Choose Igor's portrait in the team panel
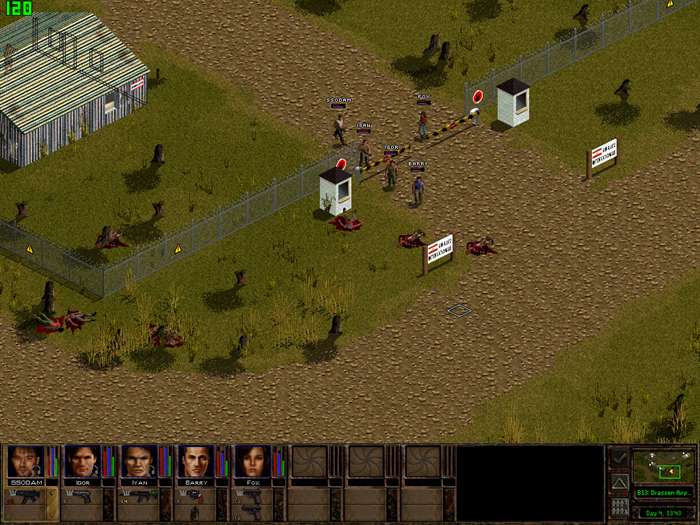 [82, 462]
